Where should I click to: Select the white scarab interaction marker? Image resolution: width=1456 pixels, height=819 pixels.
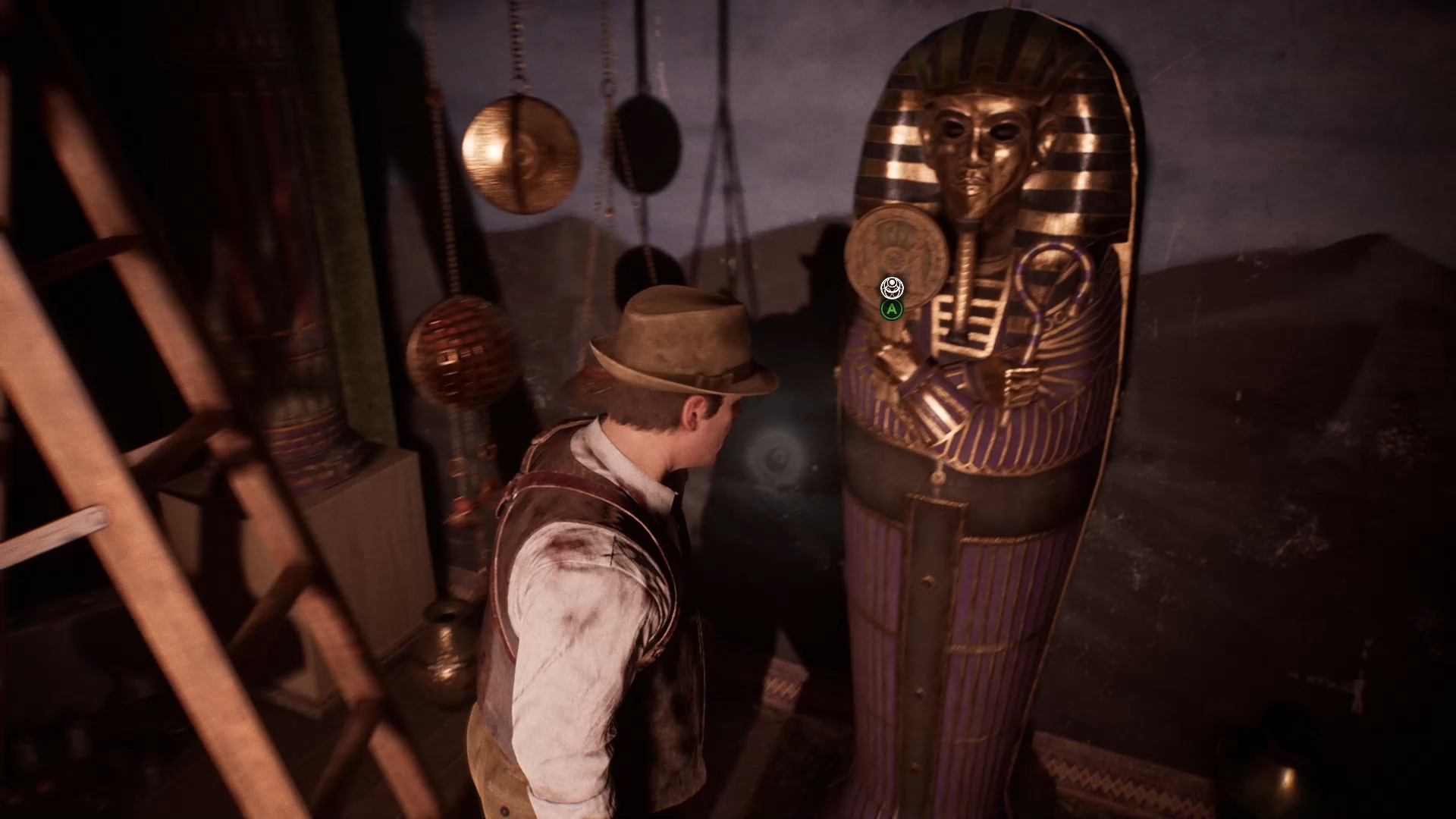click(892, 287)
